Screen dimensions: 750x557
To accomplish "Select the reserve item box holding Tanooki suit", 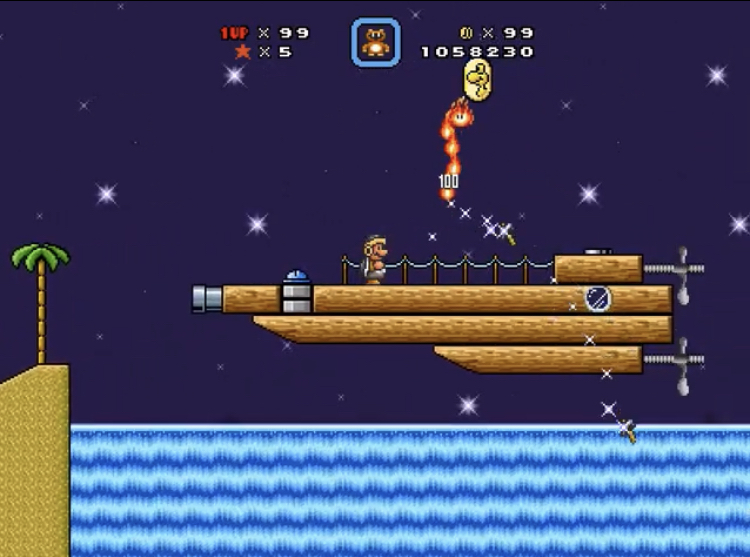I will pyautogui.click(x=375, y=42).
